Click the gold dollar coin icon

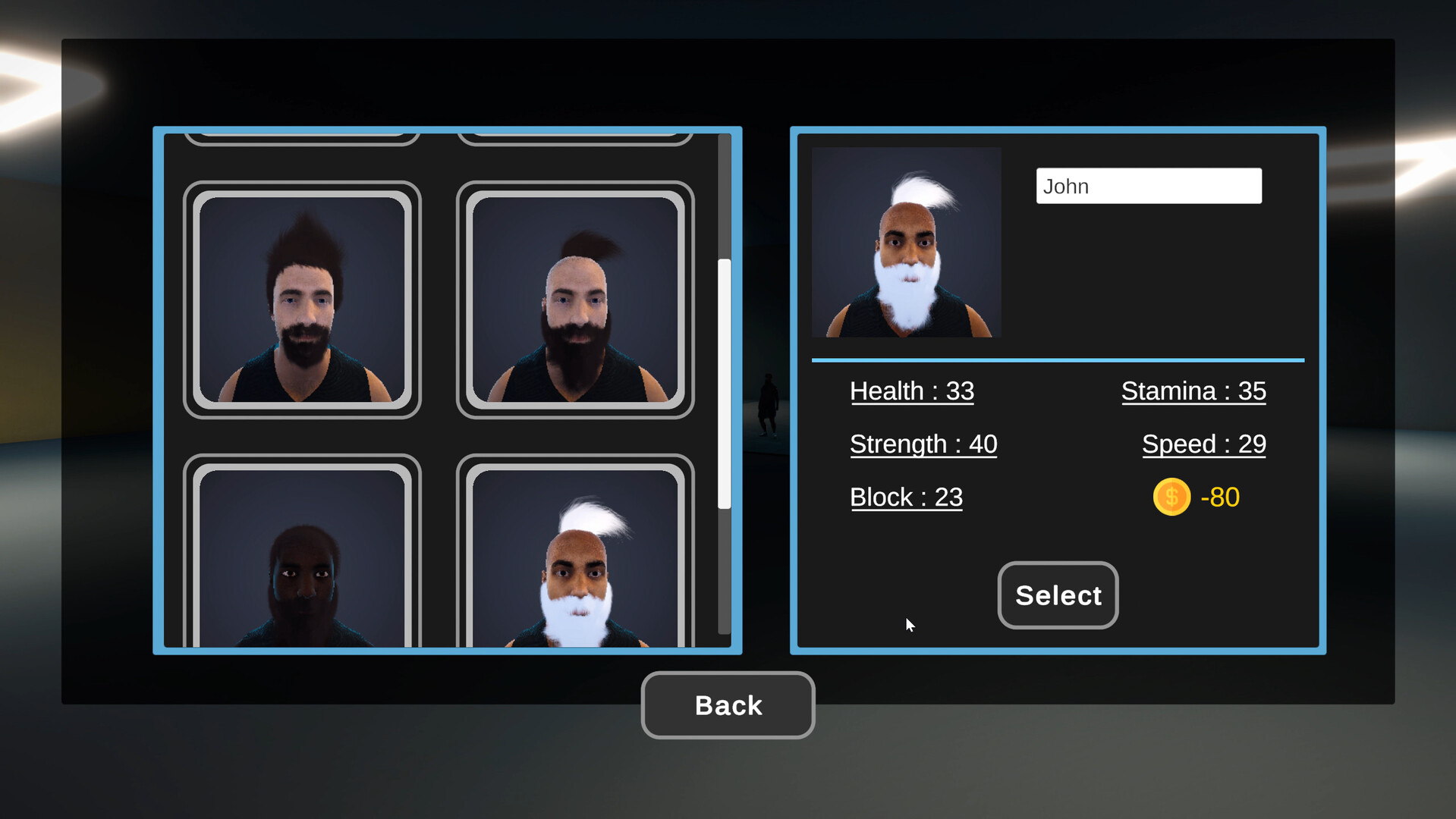click(x=1171, y=497)
